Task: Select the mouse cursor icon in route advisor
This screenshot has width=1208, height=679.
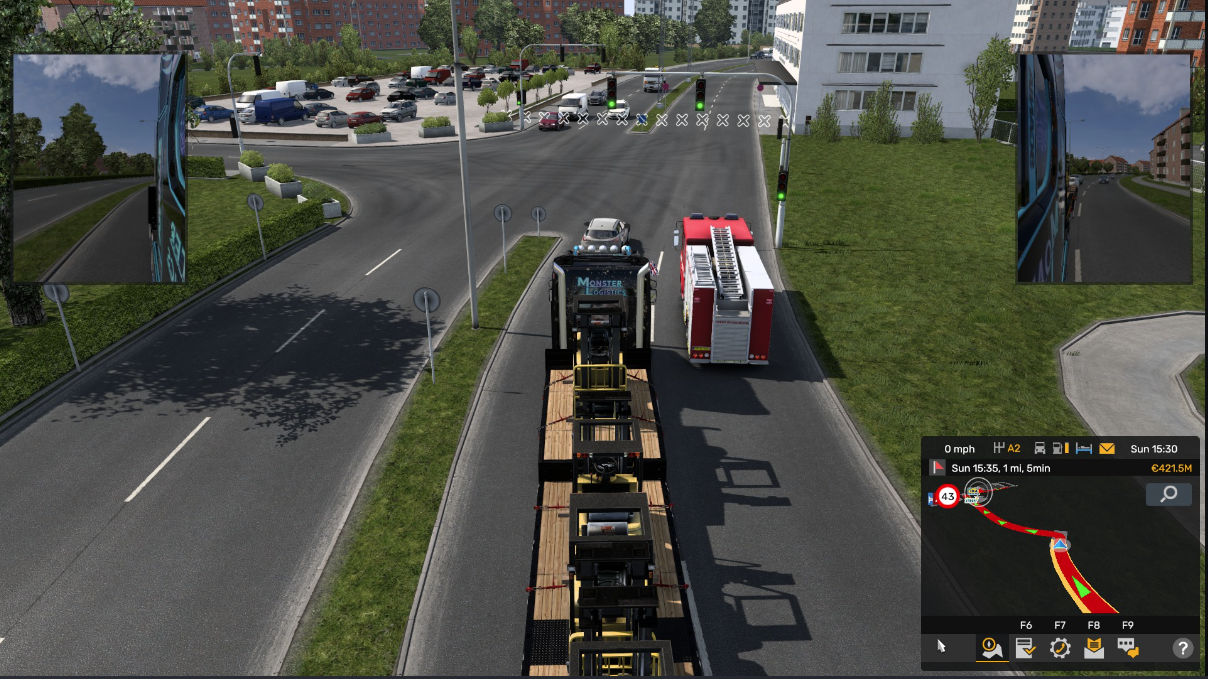Action: point(941,646)
